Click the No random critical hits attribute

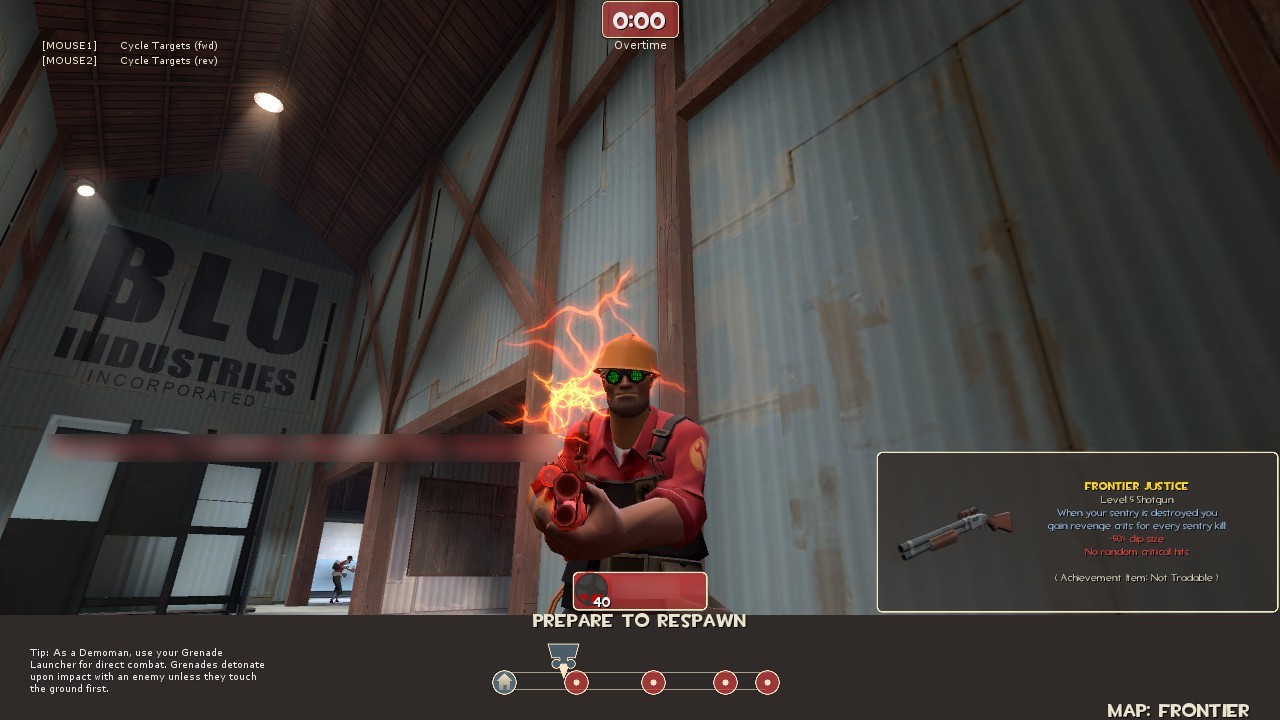point(1136,551)
